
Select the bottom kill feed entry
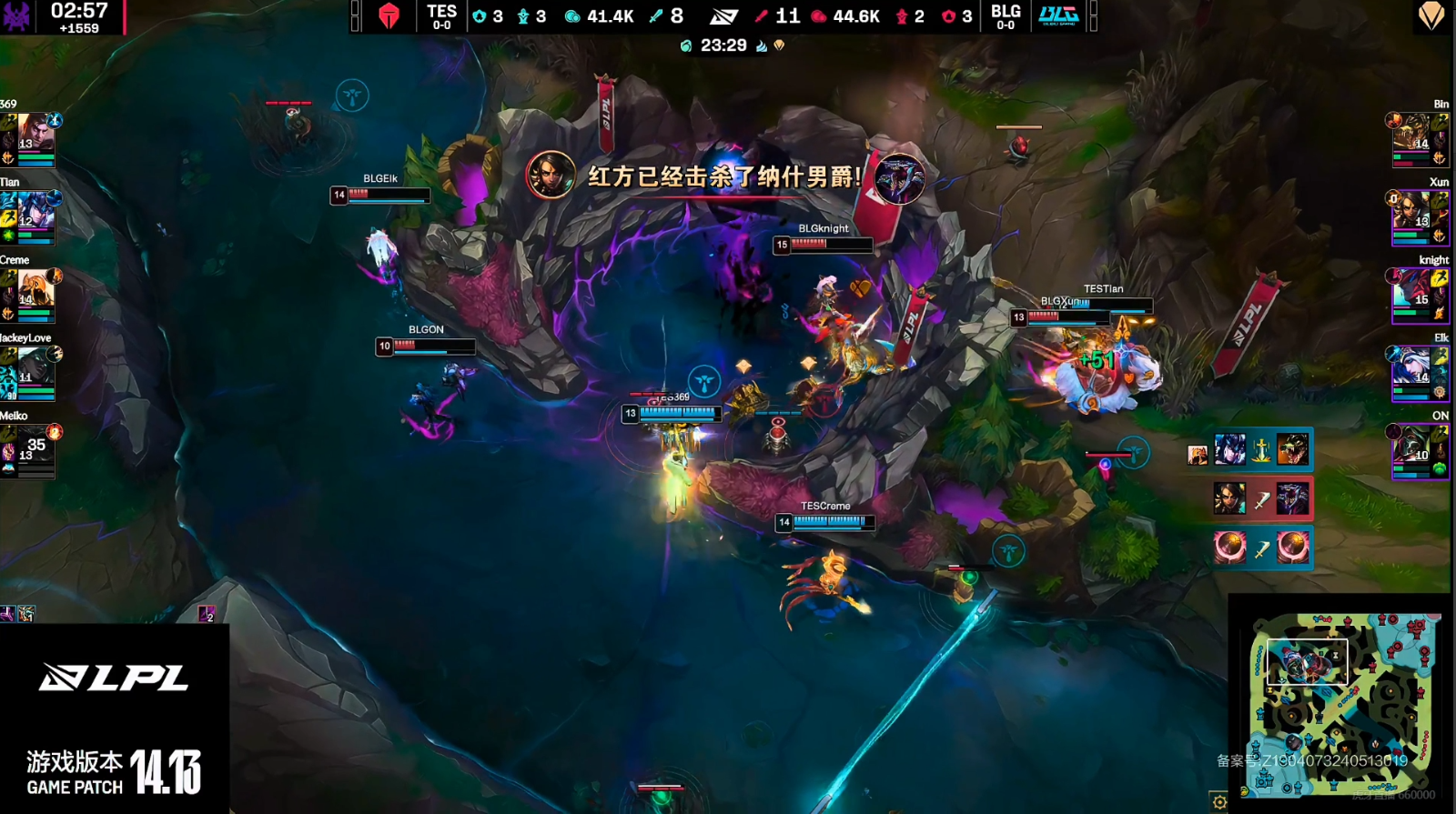click(1261, 548)
